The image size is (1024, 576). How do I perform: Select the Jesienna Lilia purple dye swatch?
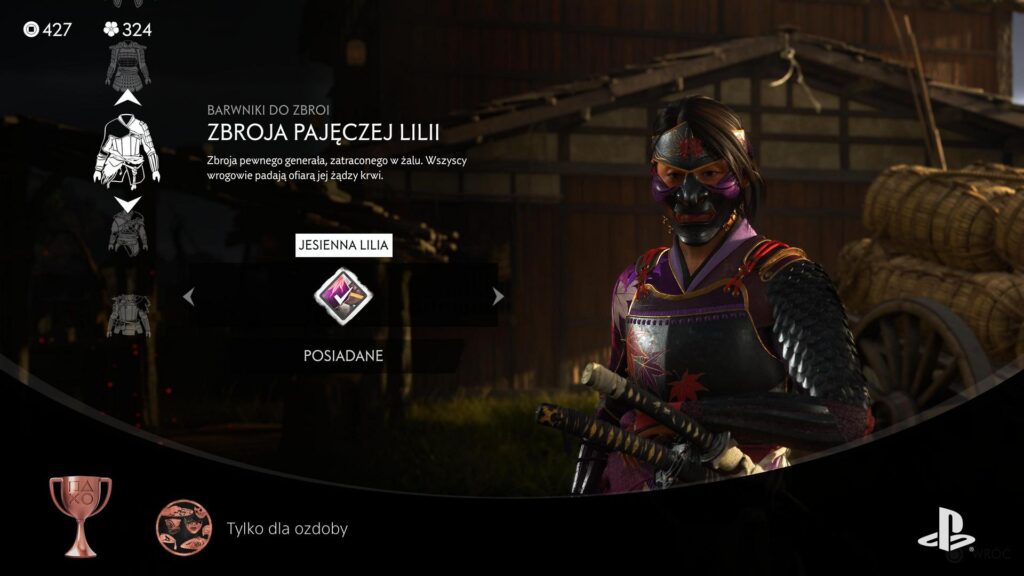coord(343,295)
